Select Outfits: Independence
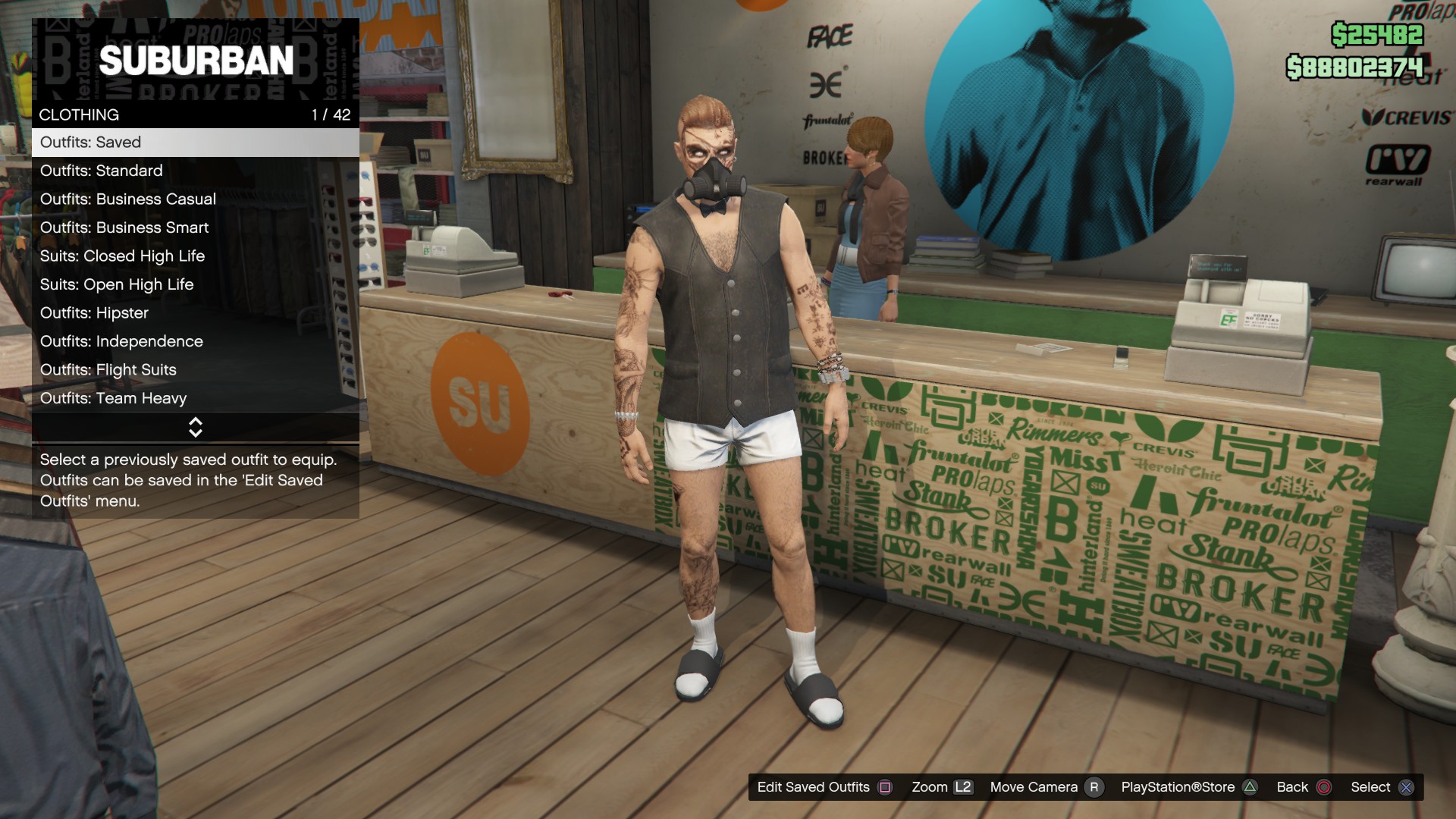The image size is (1456, 819). coord(195,341)
